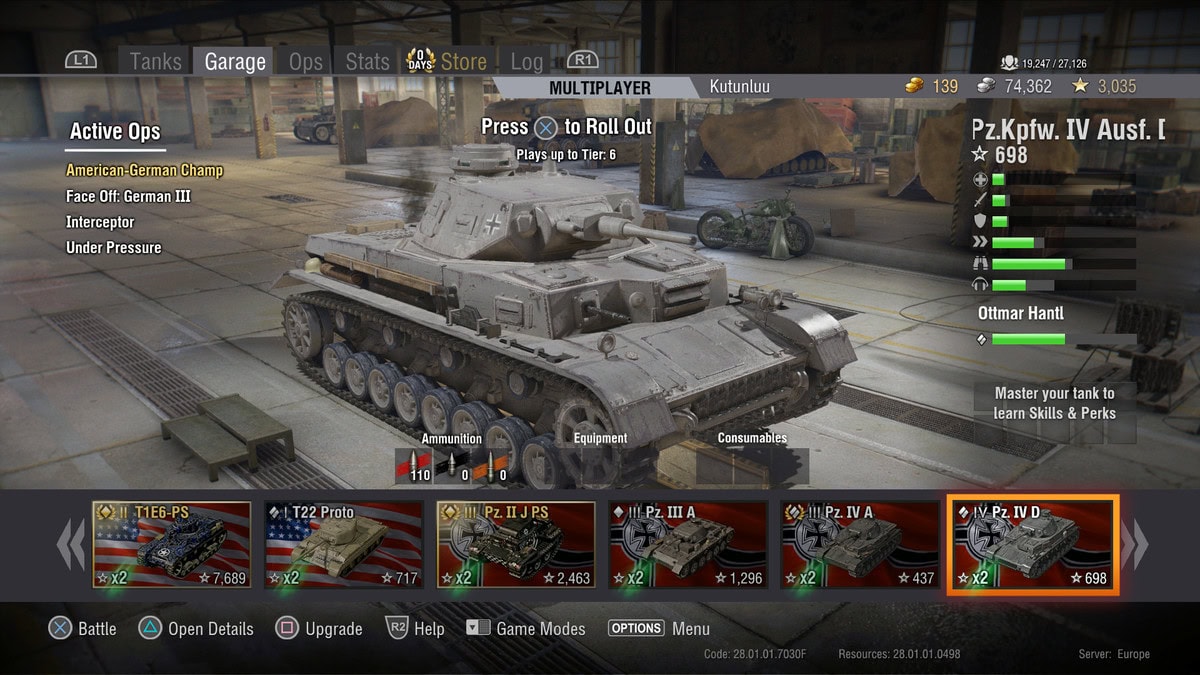The height and width of the screenshot is (675, 1200).
Task: Open the Ammunition loadout slots
Action: 452,466
